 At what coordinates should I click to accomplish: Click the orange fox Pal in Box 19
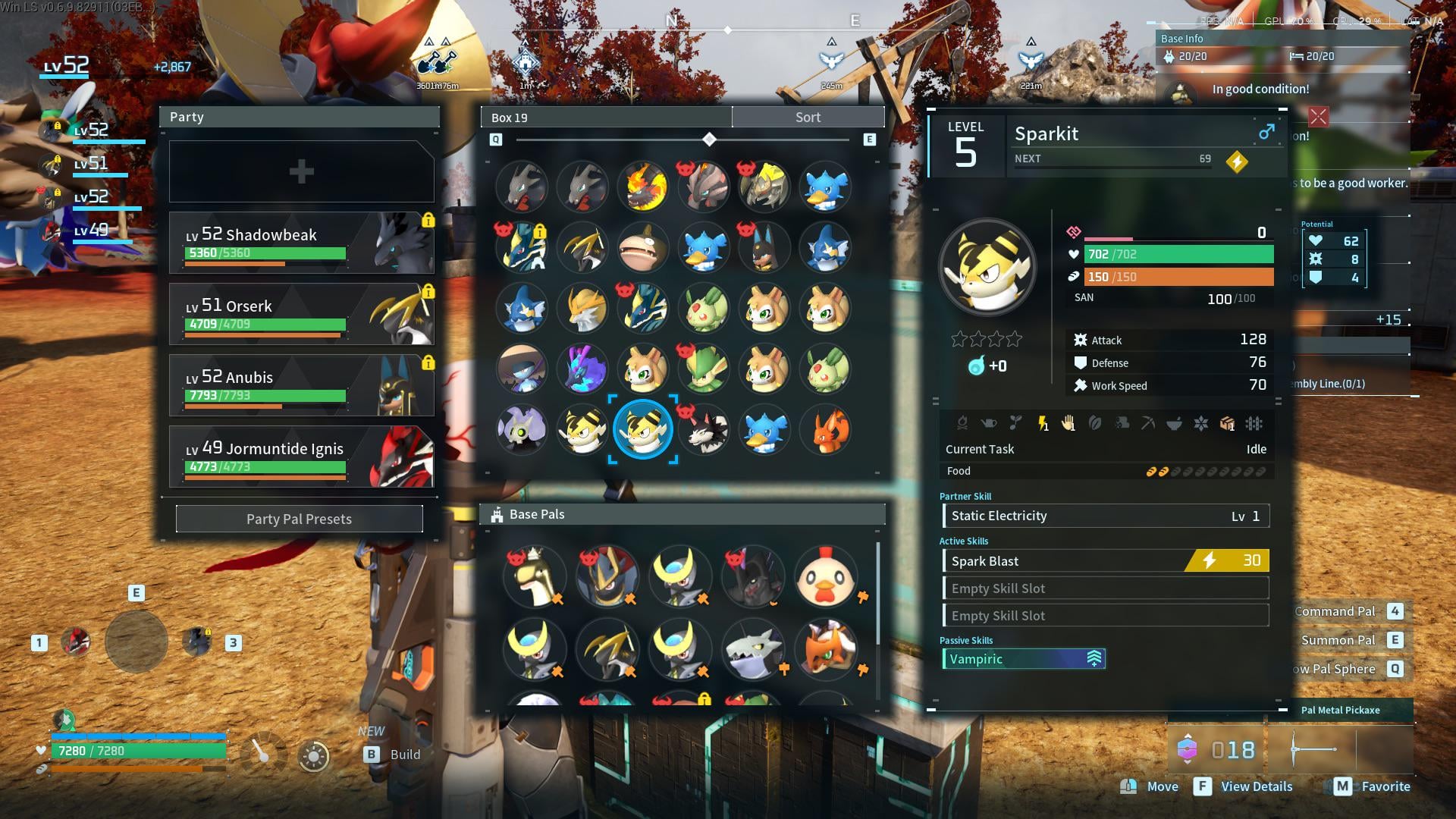tap(825, 429)
